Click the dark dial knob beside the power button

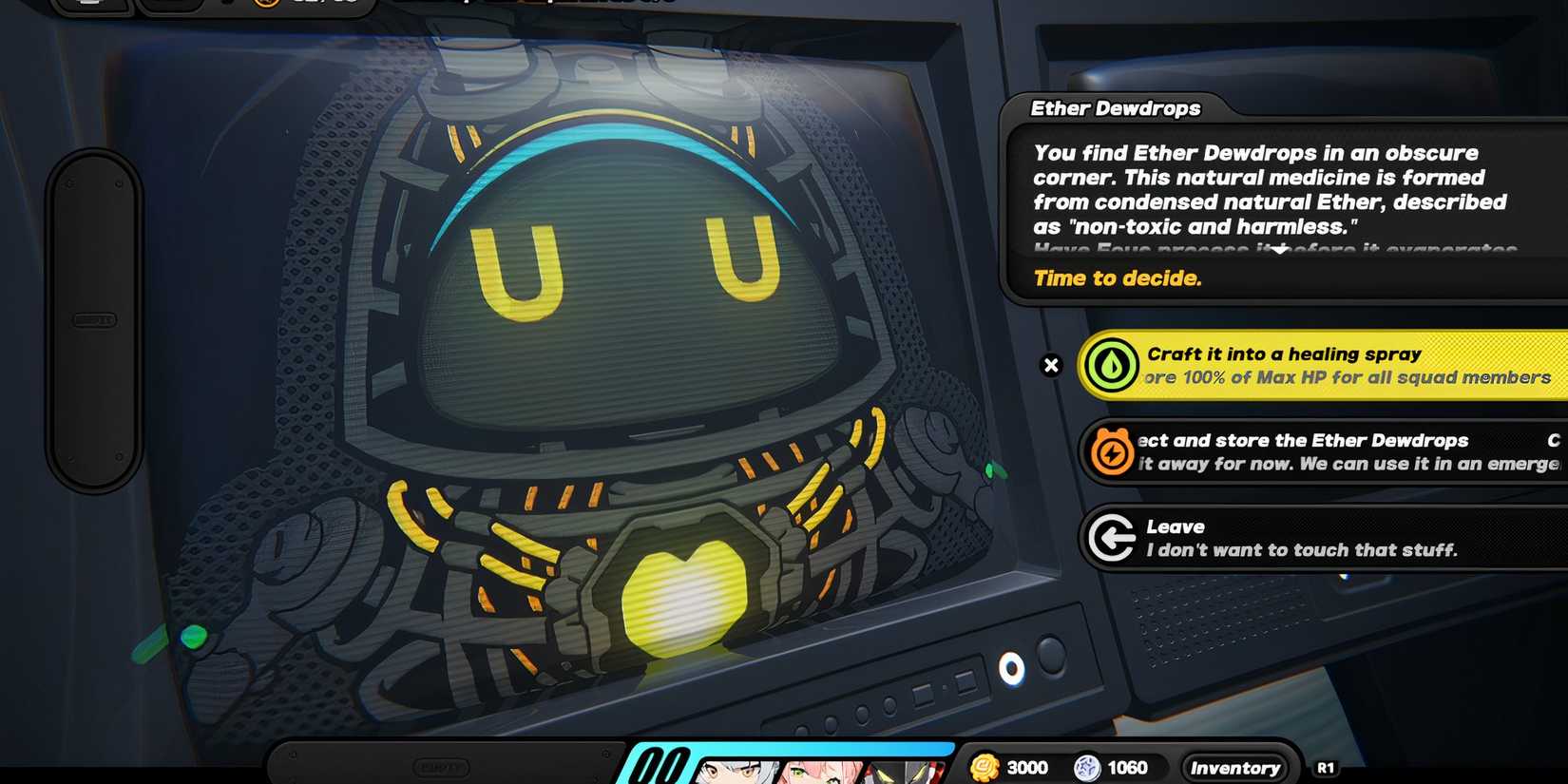[x=1049, y=656]
